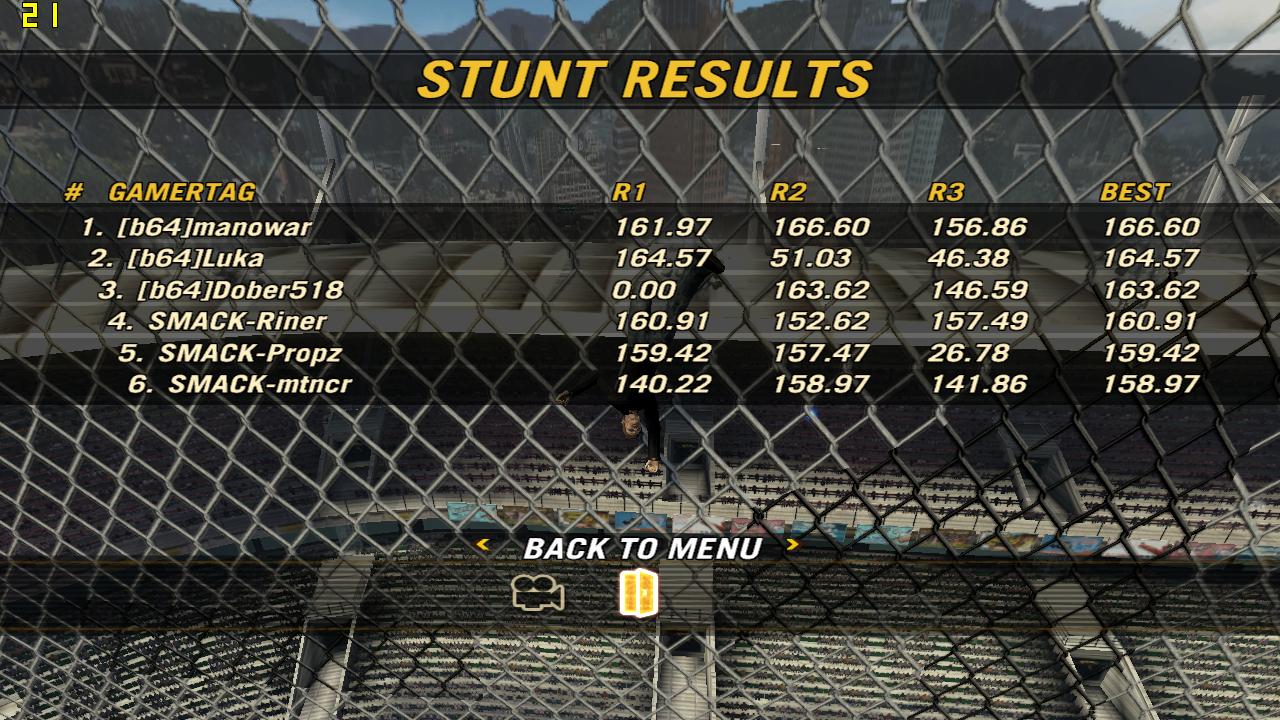Image resolution: width=1280 pixels, height=720 pixels.
Task: Open the replay via the camera icon
Action: [x=538, y=594]
